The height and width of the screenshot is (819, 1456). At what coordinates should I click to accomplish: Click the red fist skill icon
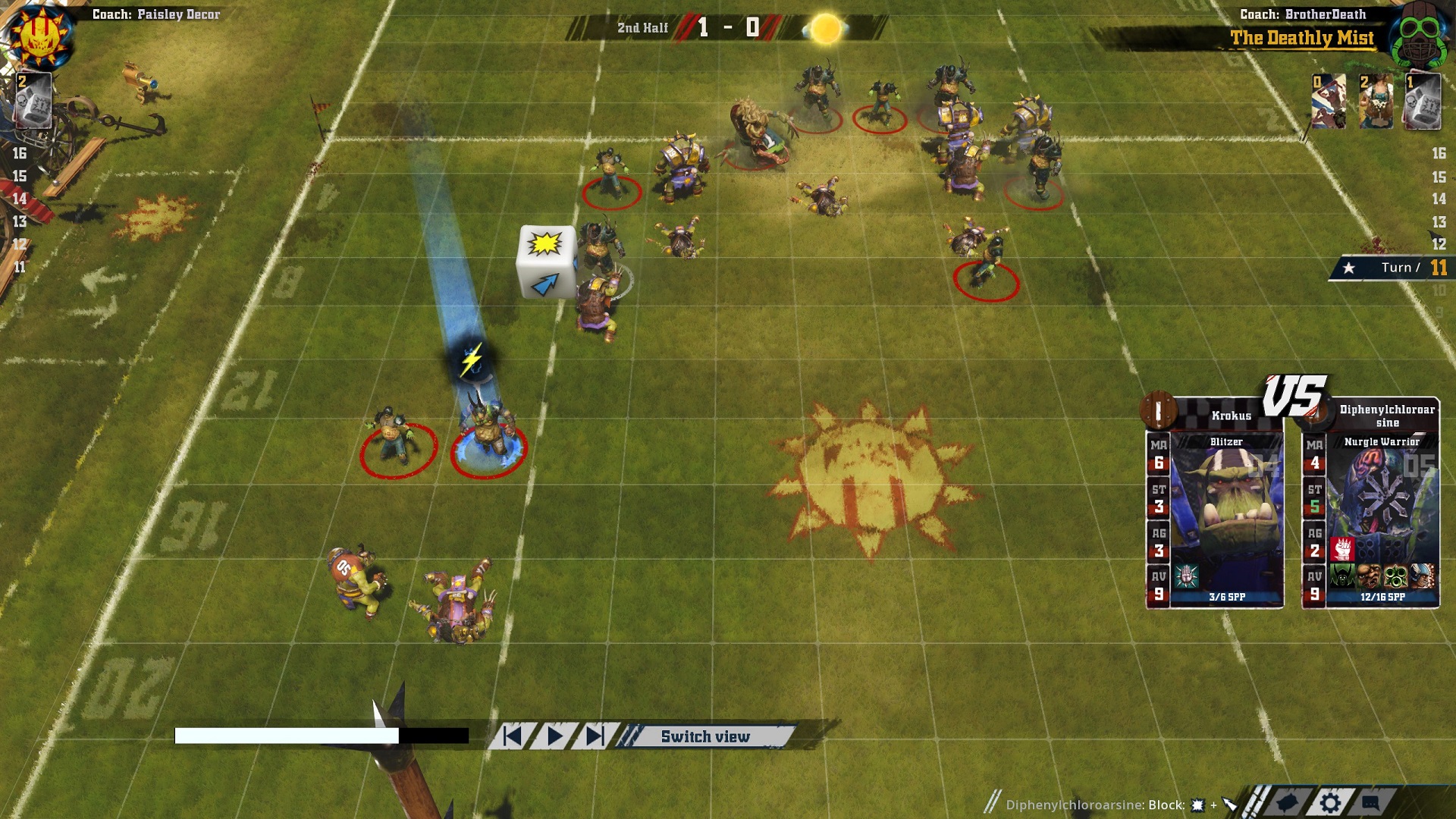(1342, 548)
